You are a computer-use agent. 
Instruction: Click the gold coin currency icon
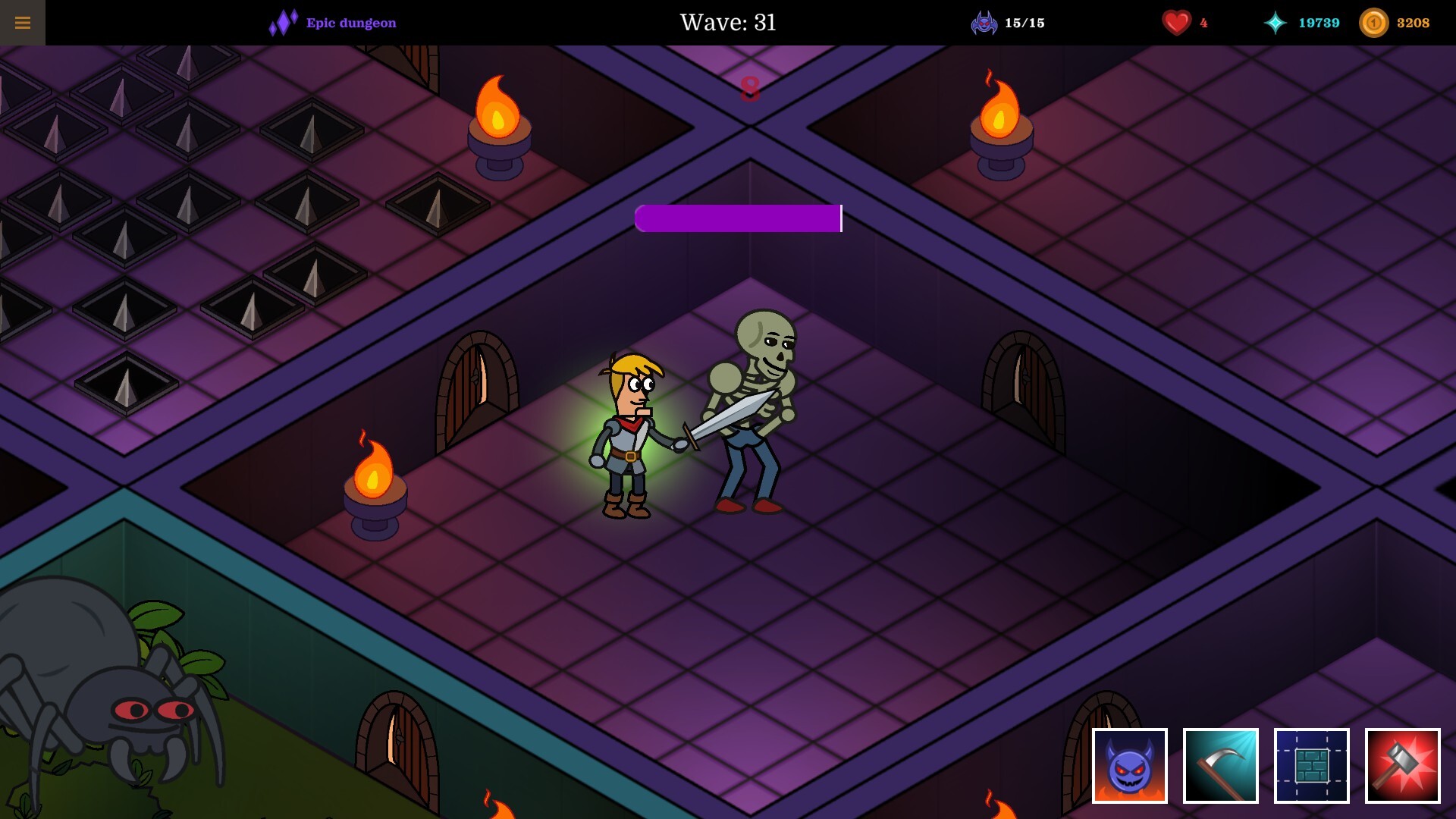pyautogui.click(x=1375, y=23)
